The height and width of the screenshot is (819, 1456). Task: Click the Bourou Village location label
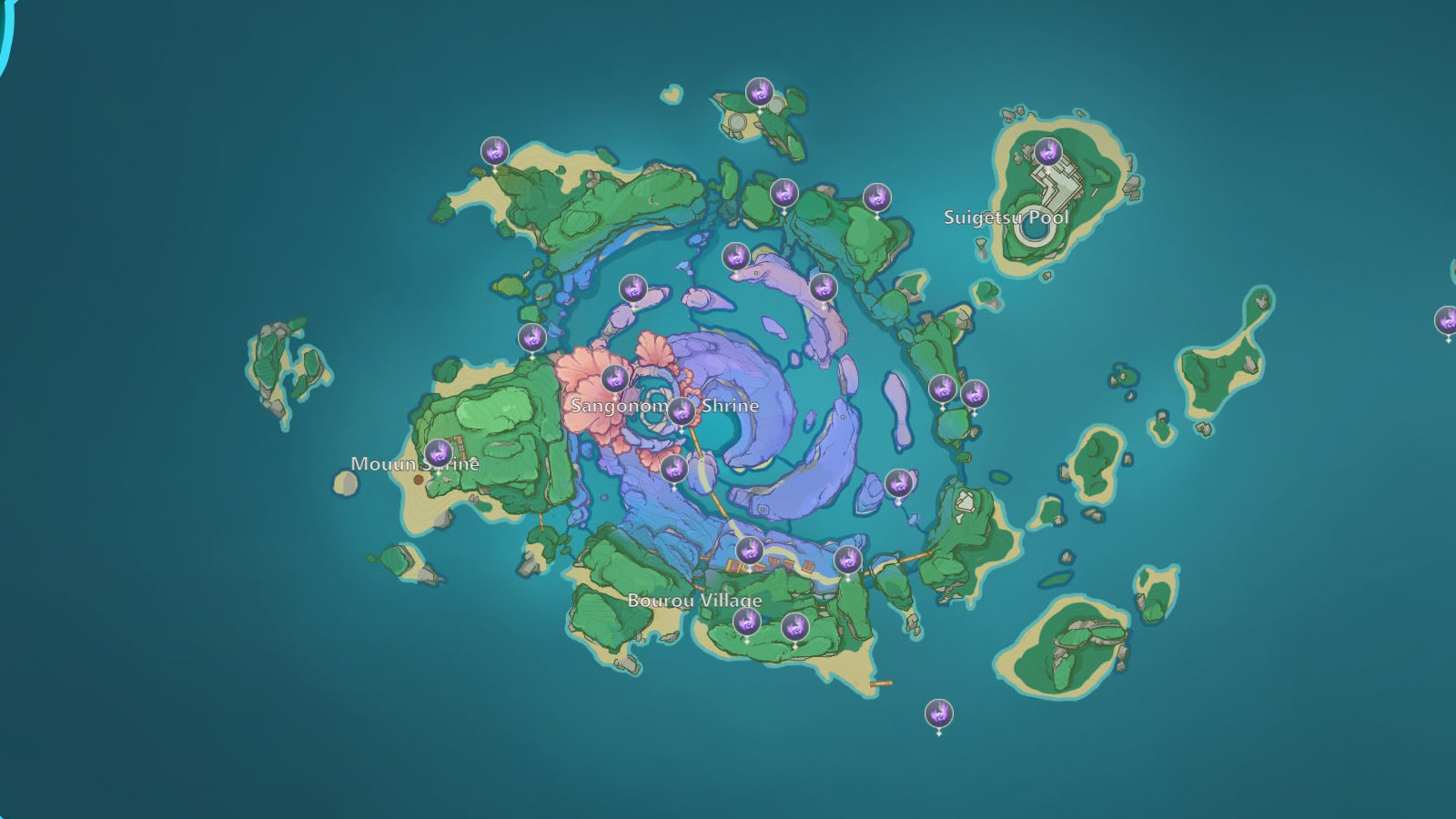click(696, 601)
